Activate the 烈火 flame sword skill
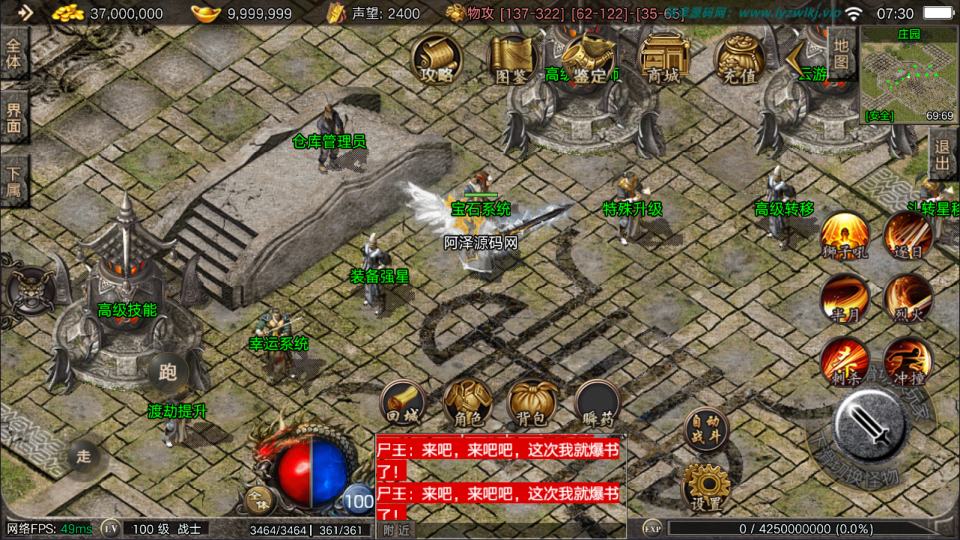 (908, 297)
